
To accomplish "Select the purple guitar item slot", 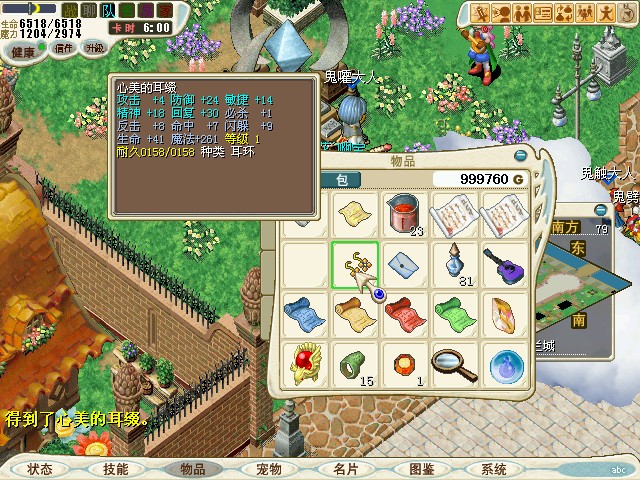I will pyautogui.click(x=505, y=265).
